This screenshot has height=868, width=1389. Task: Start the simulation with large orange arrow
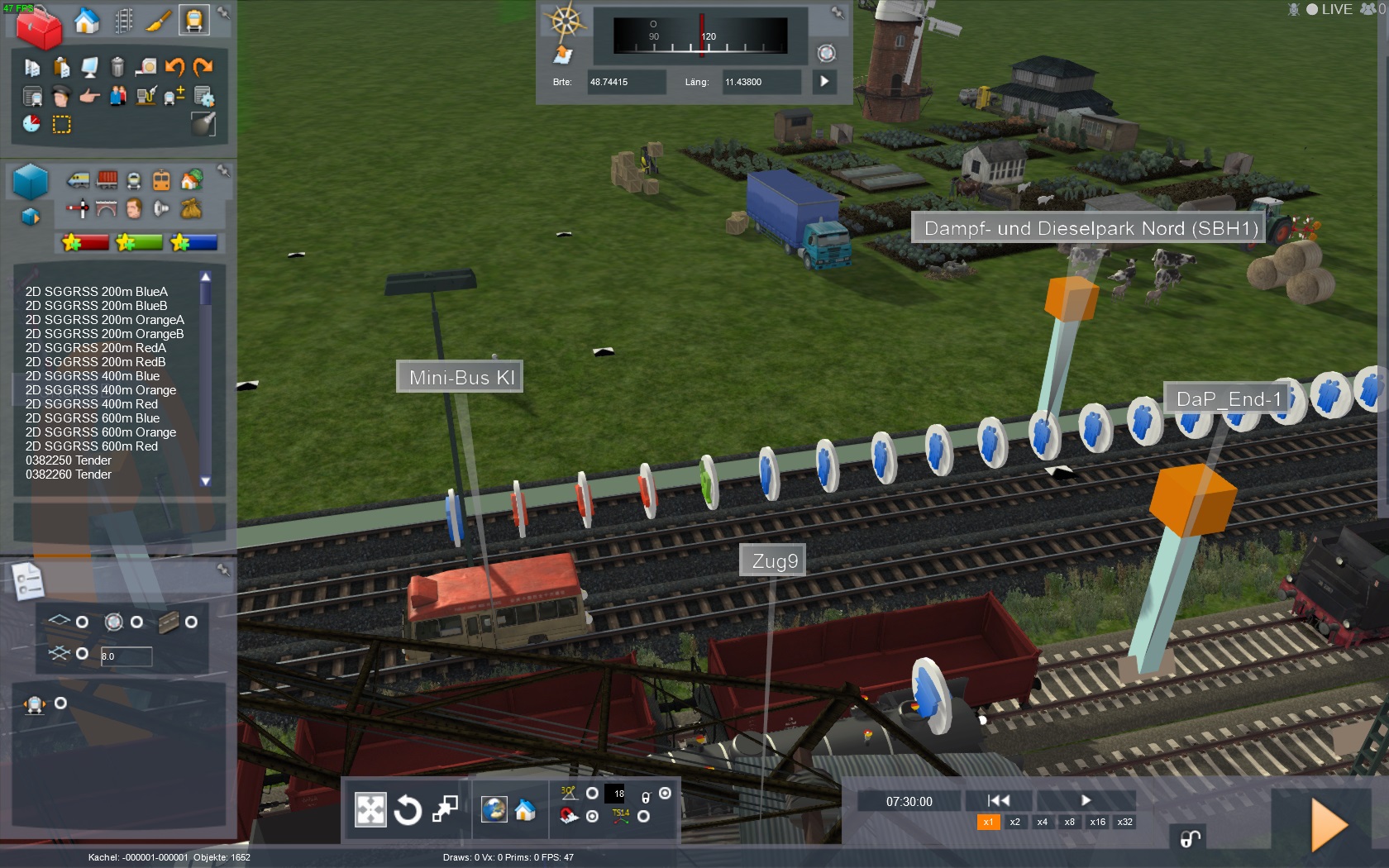[x=1329, y=824]
